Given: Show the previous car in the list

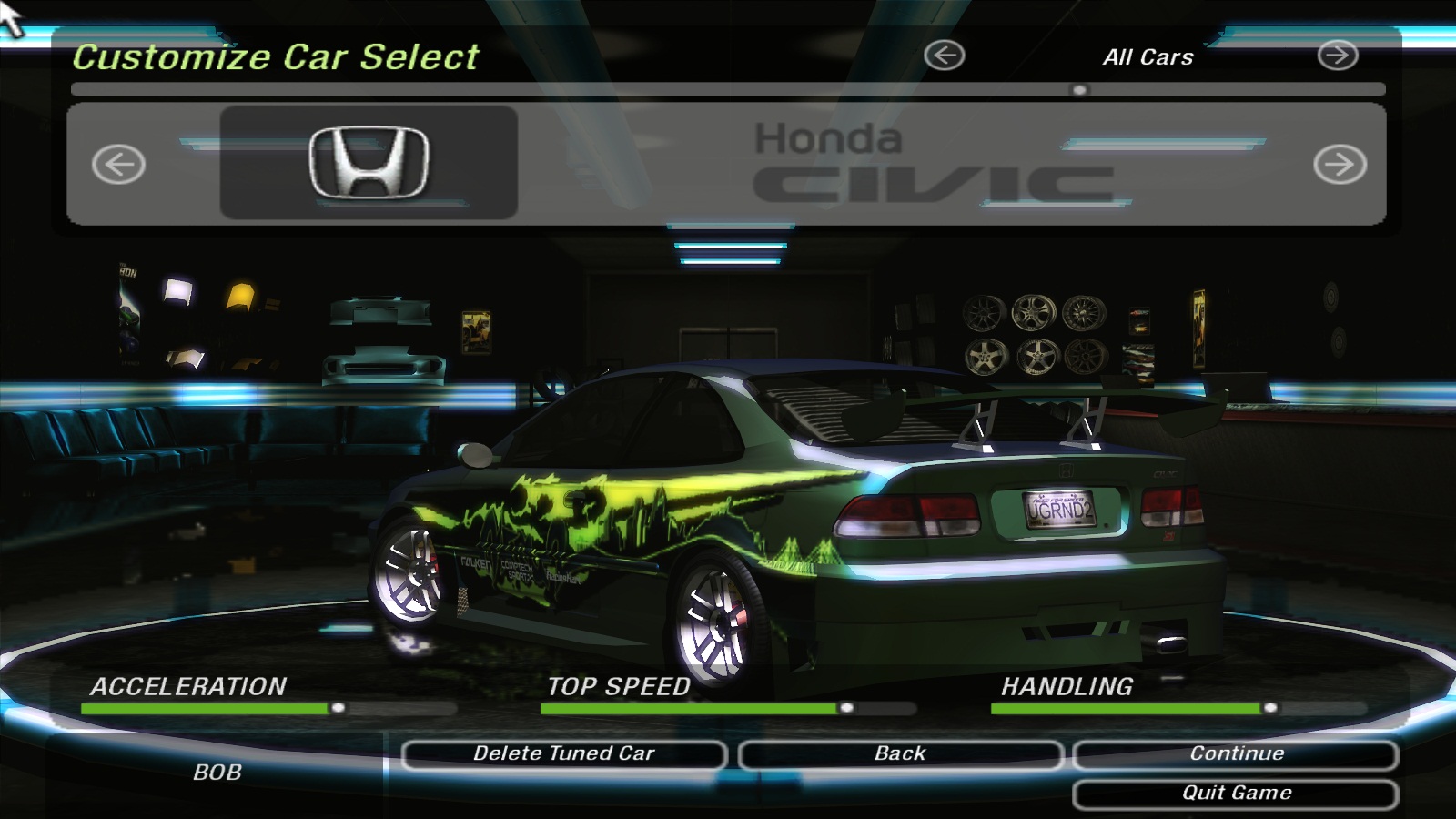Looking at the screenshot, I should pyautogui.click(x=118, y=165).
